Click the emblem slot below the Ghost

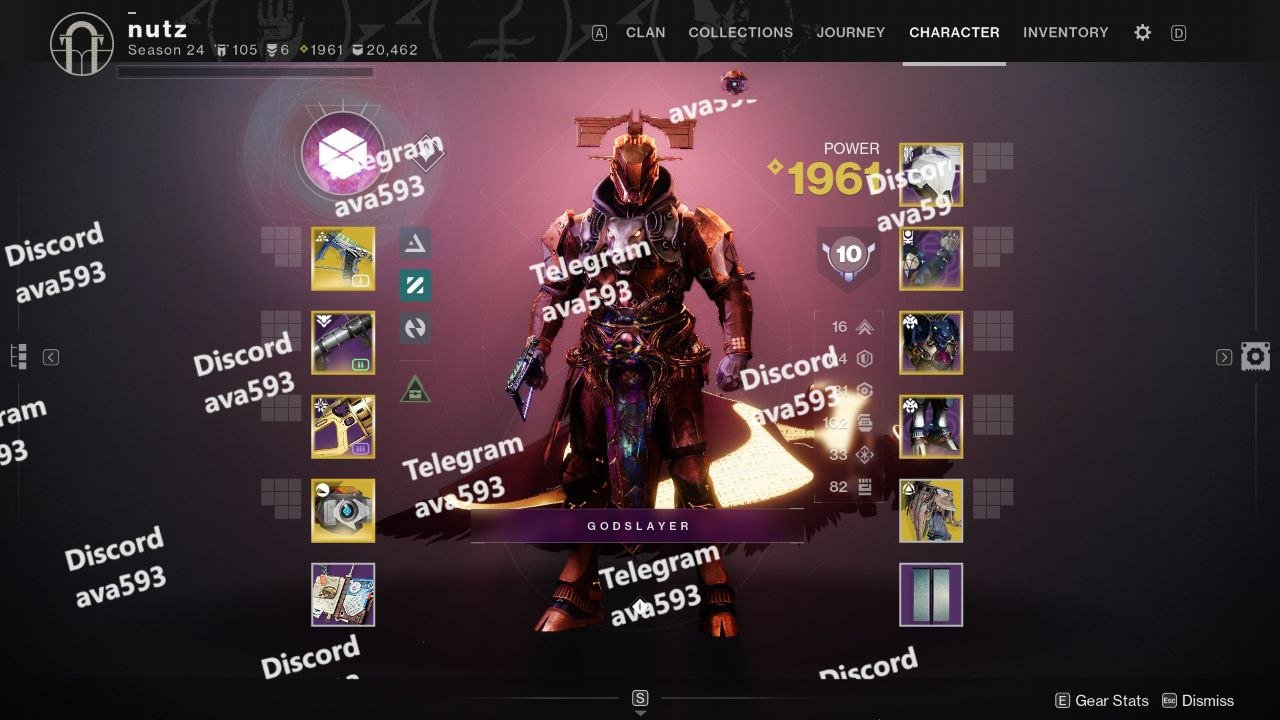[x=343, y=594]
